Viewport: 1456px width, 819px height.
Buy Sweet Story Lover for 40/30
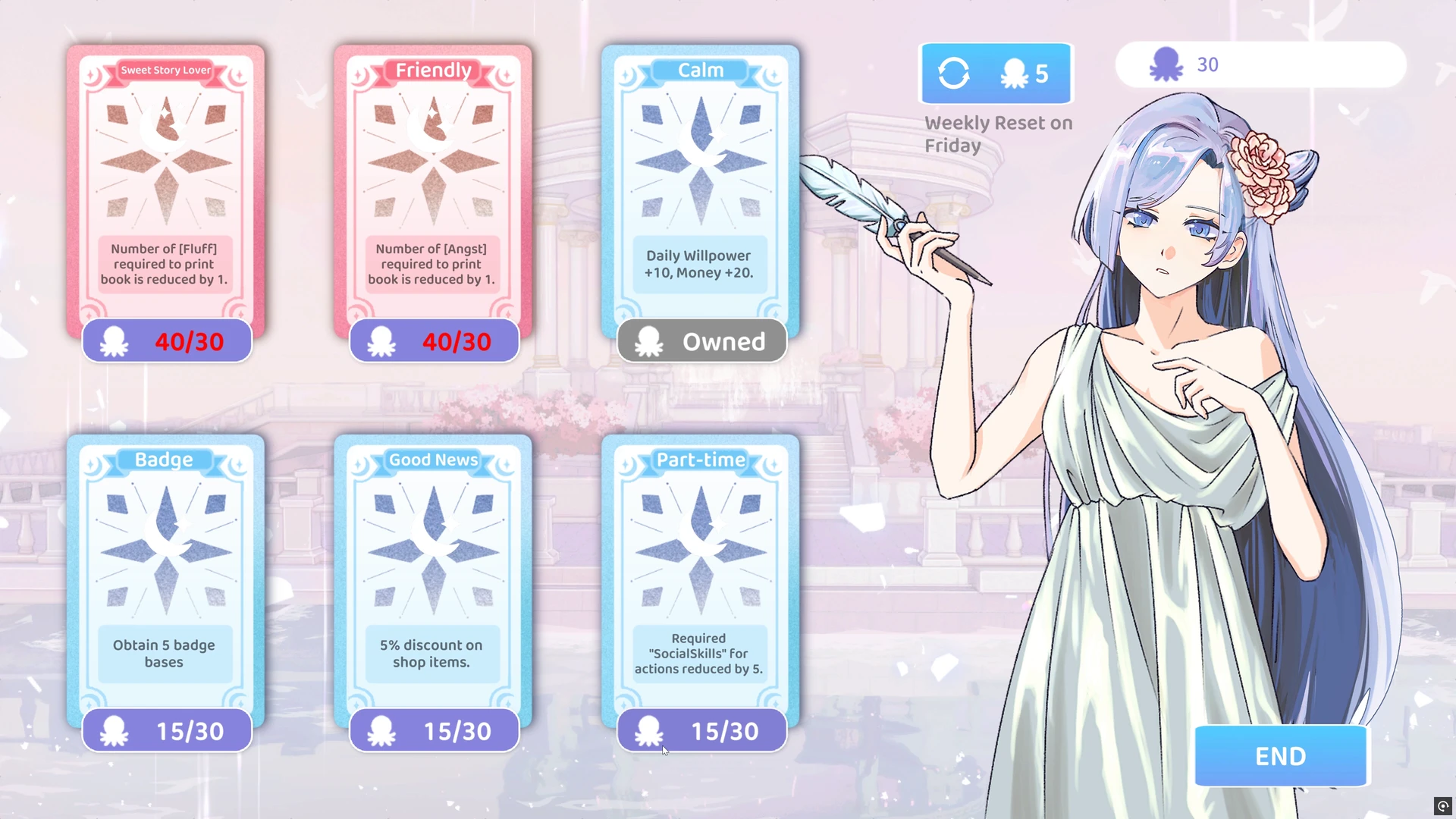pos(167,341)
